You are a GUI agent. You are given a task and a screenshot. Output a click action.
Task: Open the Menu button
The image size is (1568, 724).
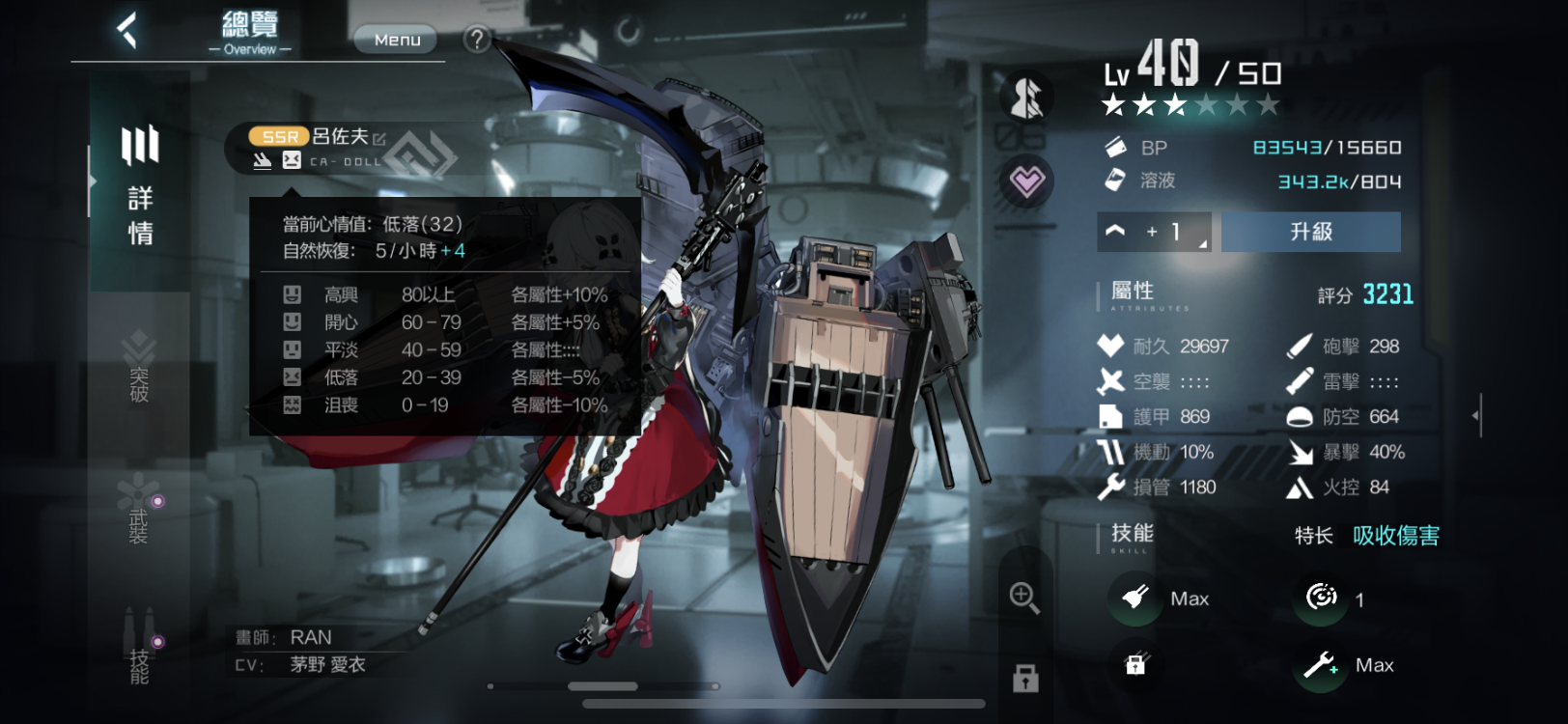397,40
